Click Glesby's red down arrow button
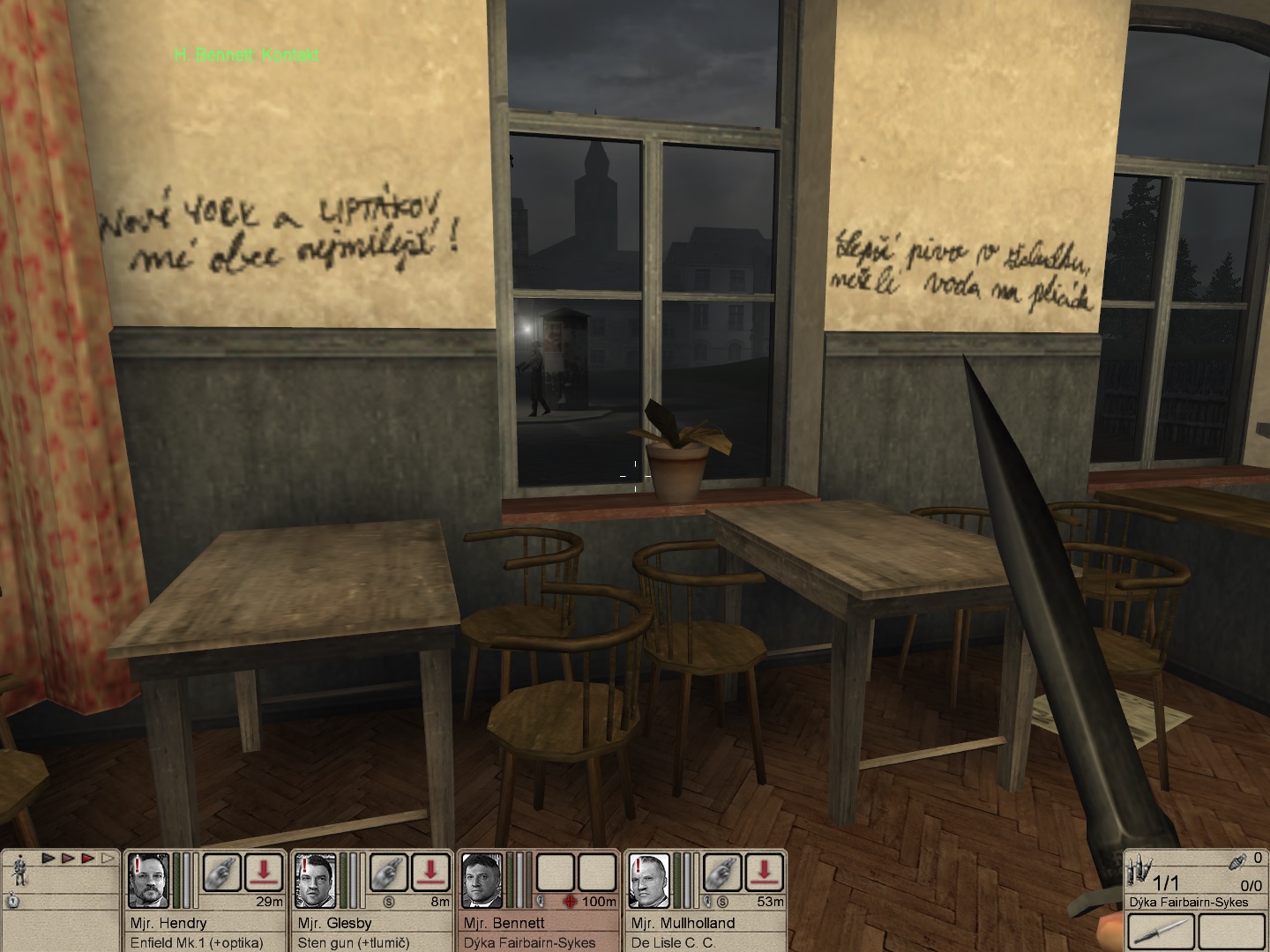This screenshot has width=1270, height=952. pos(430,872)
